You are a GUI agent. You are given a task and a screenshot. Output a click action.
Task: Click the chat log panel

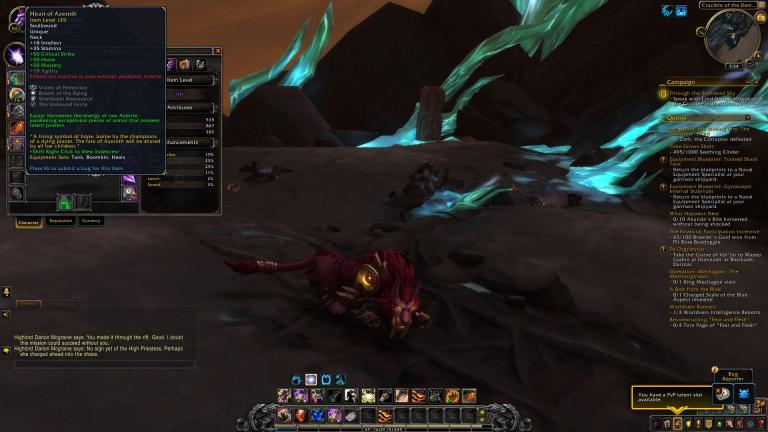point(100,344)
